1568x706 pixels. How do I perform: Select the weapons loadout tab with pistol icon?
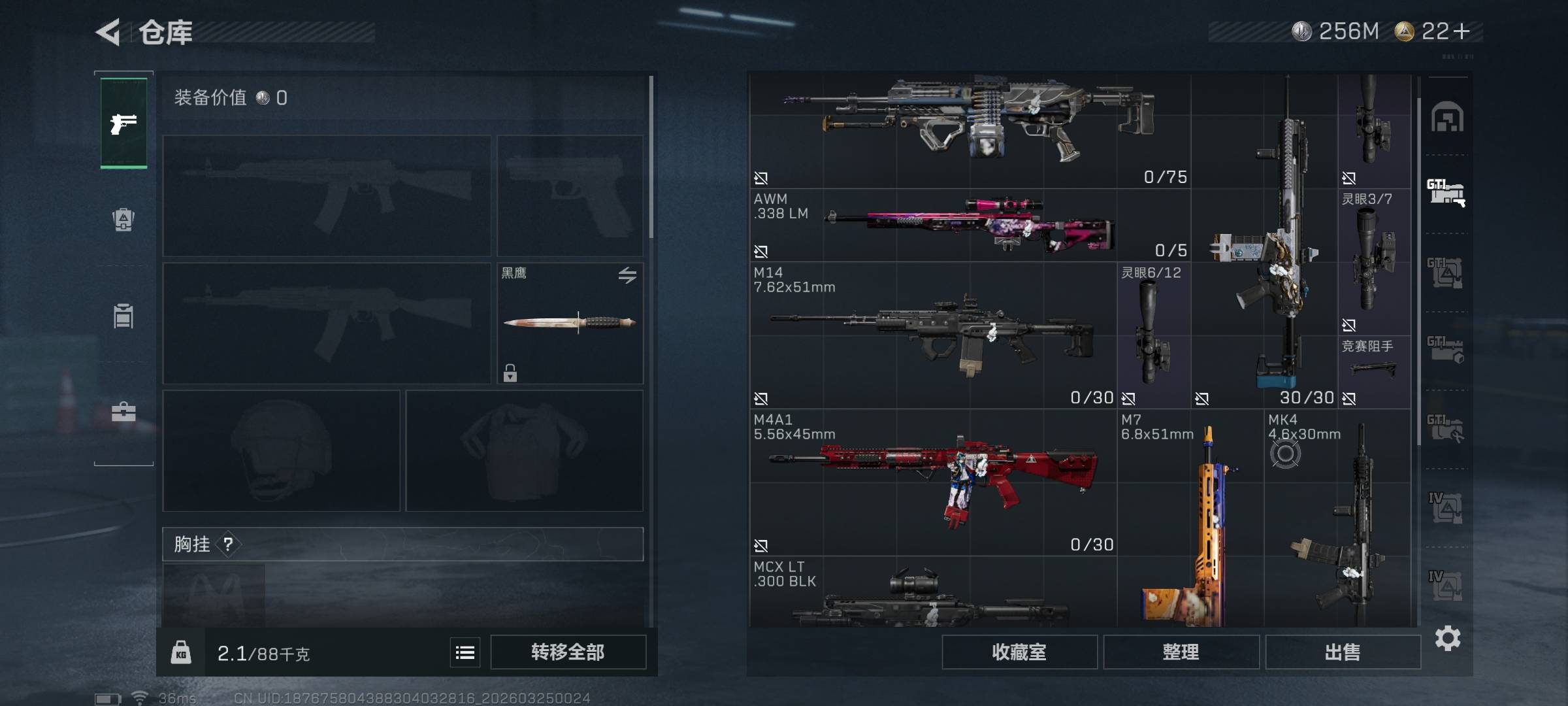(x=123, y=123)
